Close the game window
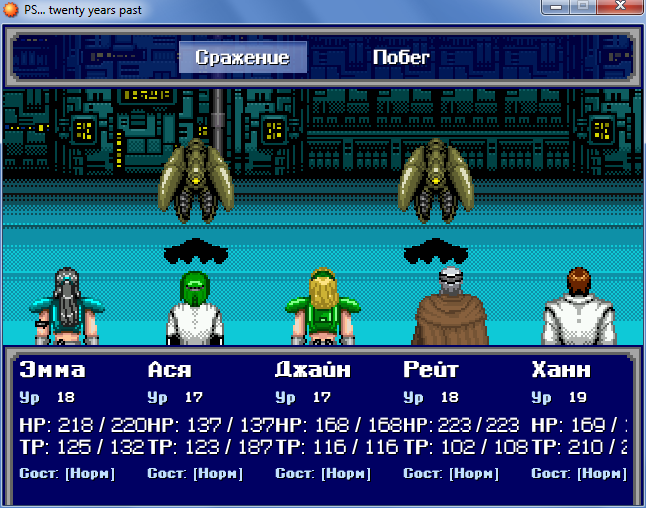The height and width of the screenshot is (508, 646). tap(619, 7)
